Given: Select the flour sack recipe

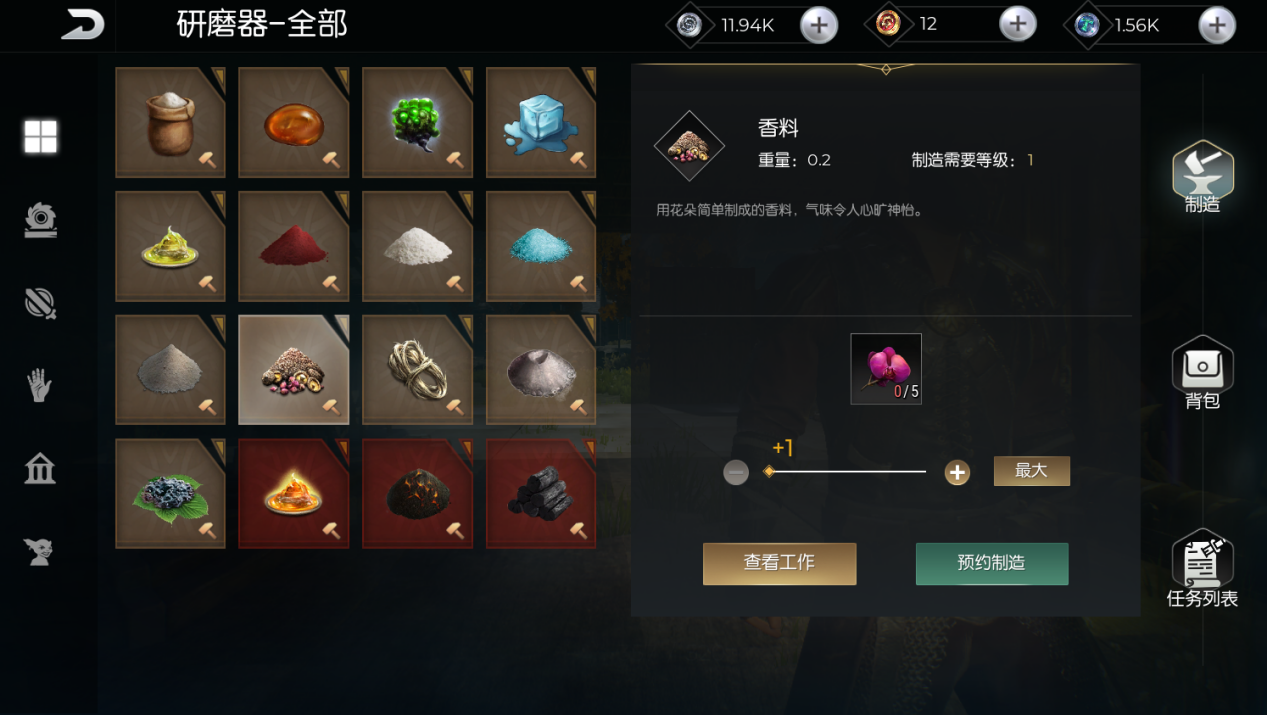Looking at the screenshot, I should click(x=170, y=123).
